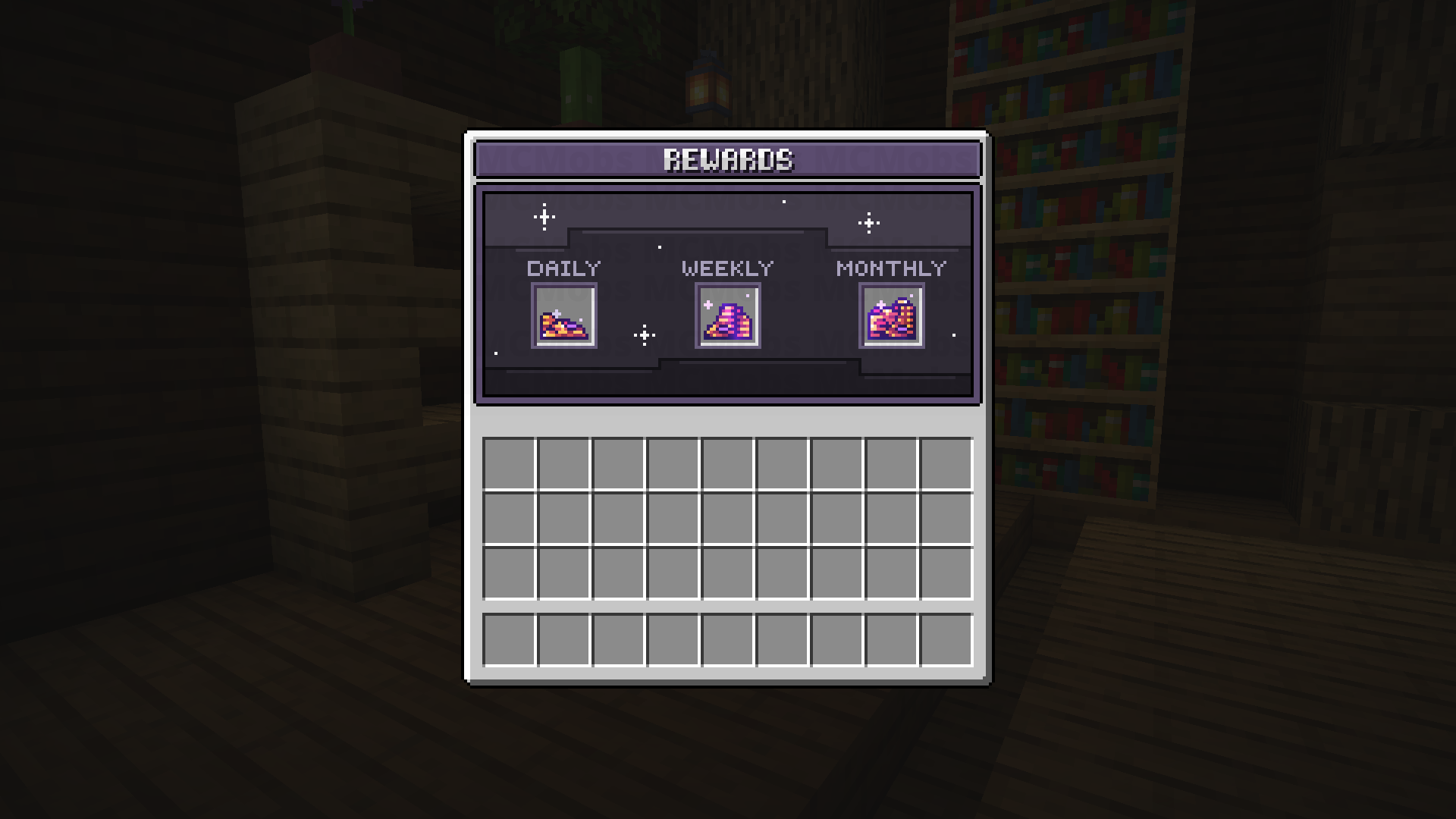Claim the Weekly gold stack reward icon
The image size is (1456, 819).
(726, 315)
